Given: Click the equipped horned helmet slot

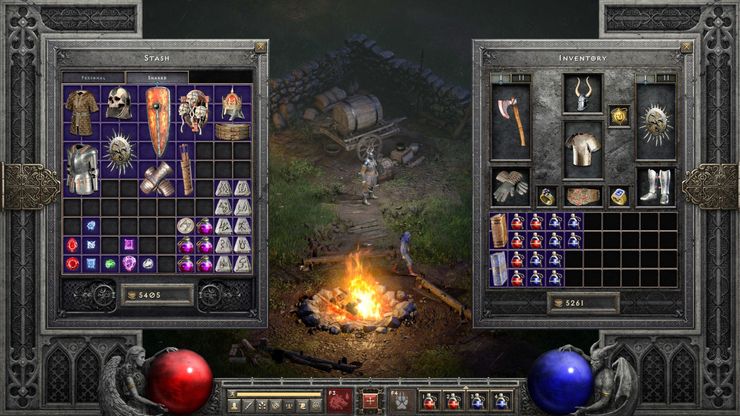Looking at the screenshot, I should click(582, 93).
